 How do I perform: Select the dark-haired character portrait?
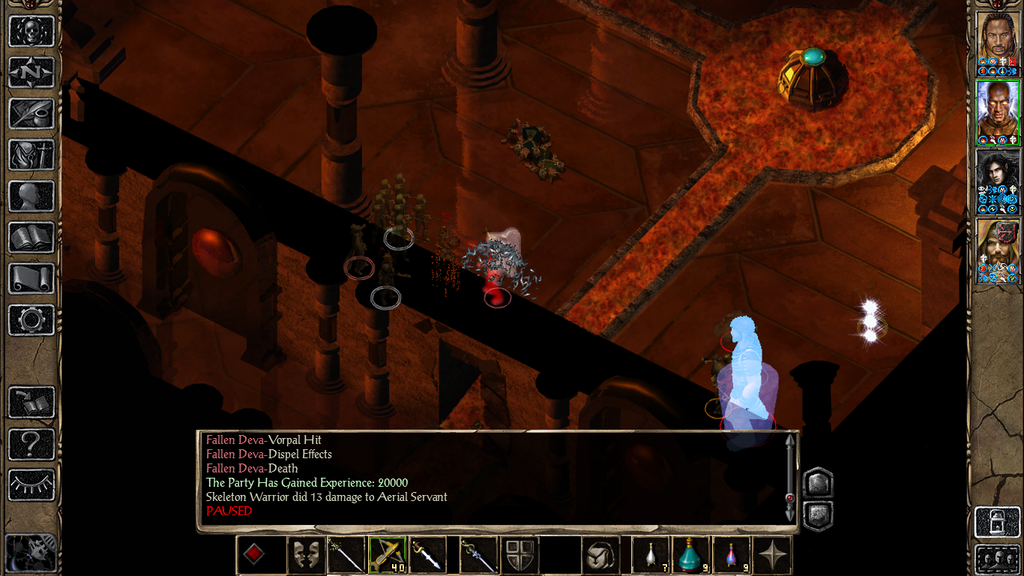pyautogui.click(x=997, y=181)
